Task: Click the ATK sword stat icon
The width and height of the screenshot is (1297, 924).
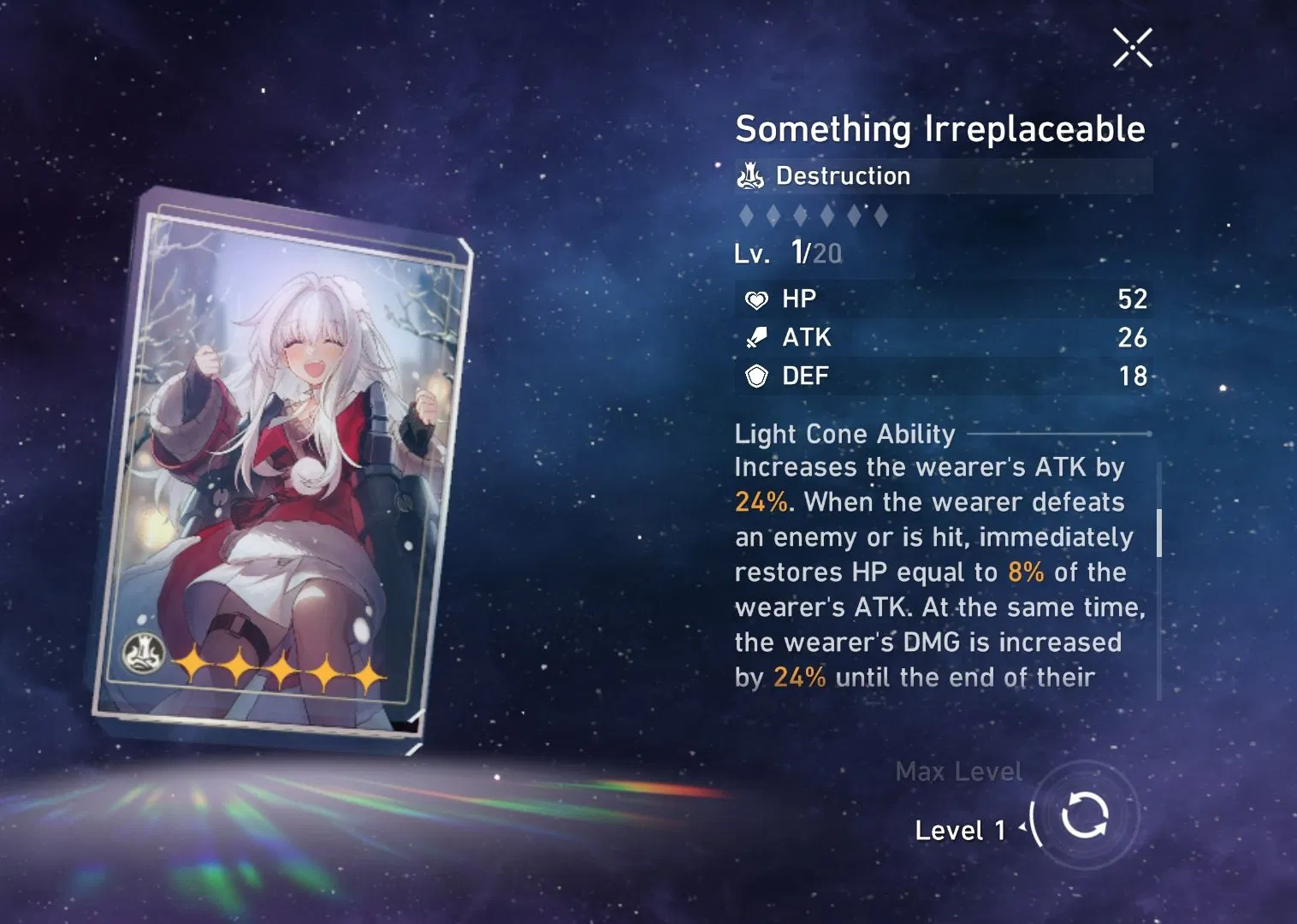Action: [x=756, y=337]
